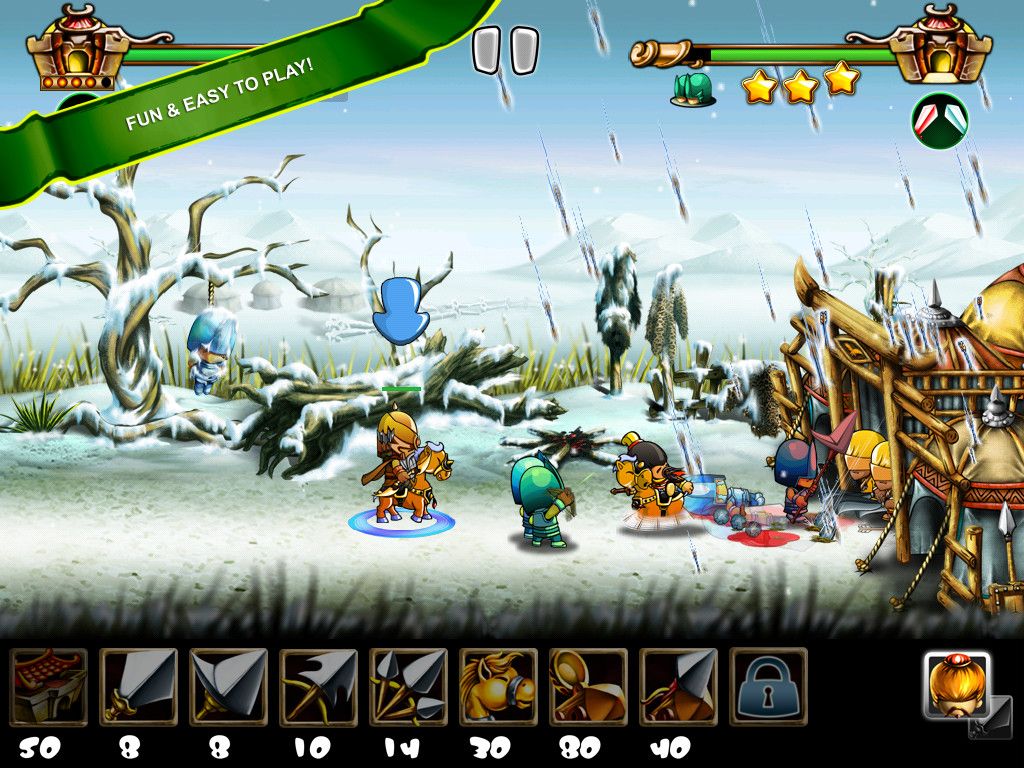Viewport: 1024px width, 768px height.
Task: Tap the locked unit slot
Action: tap(768, 686)
